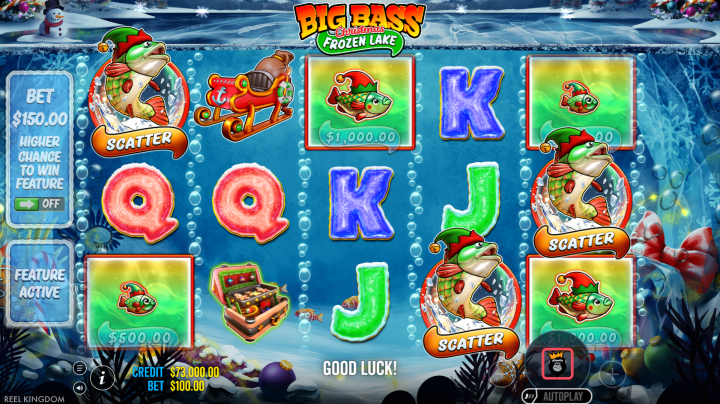Open the hamburger settings menu
The height and width of the screenshot is (404, 720).
point(79,368)
